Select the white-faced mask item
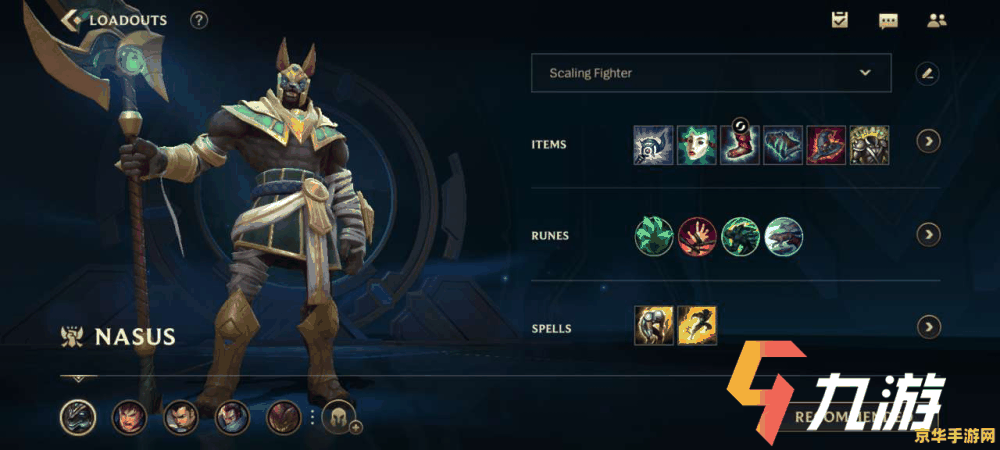1000x450 pixels. [697, 145]
